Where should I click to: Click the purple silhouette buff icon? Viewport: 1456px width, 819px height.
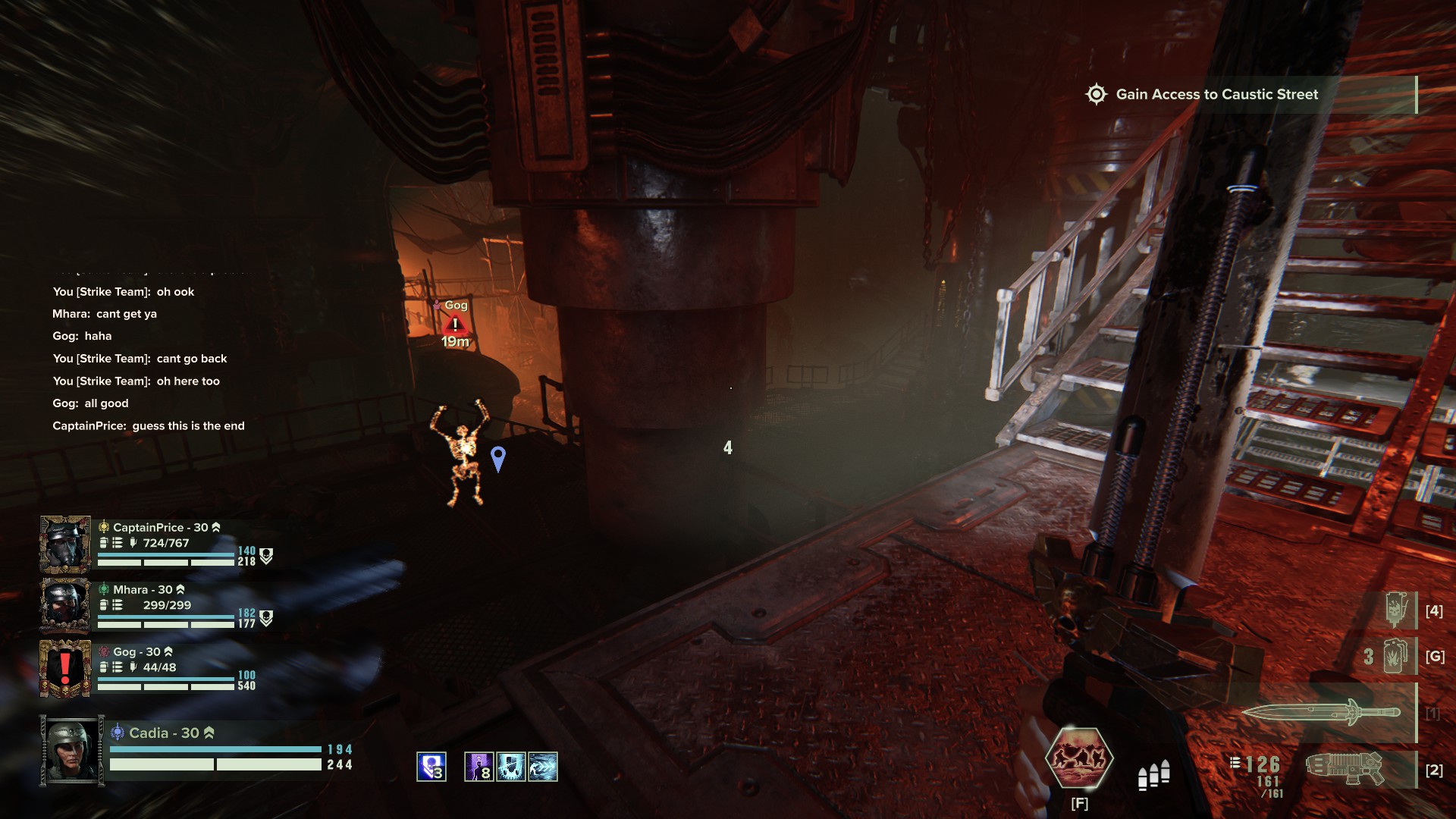tap(479, 767)
